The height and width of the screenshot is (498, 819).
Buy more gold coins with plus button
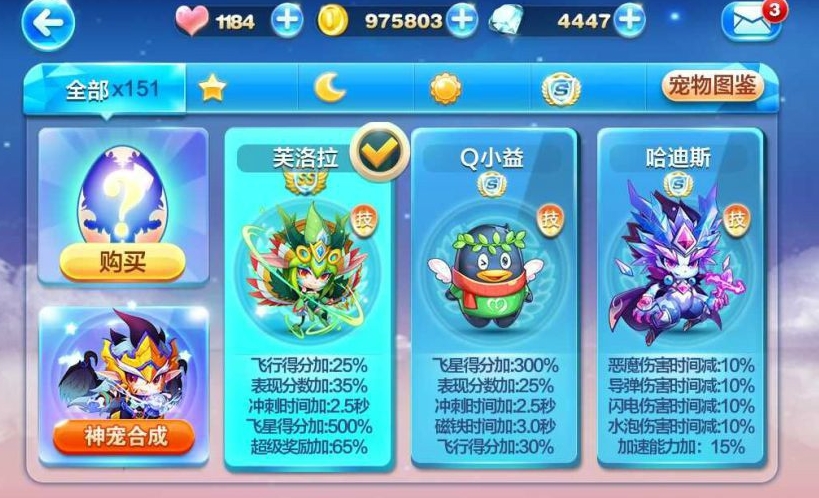coord(461,21)
